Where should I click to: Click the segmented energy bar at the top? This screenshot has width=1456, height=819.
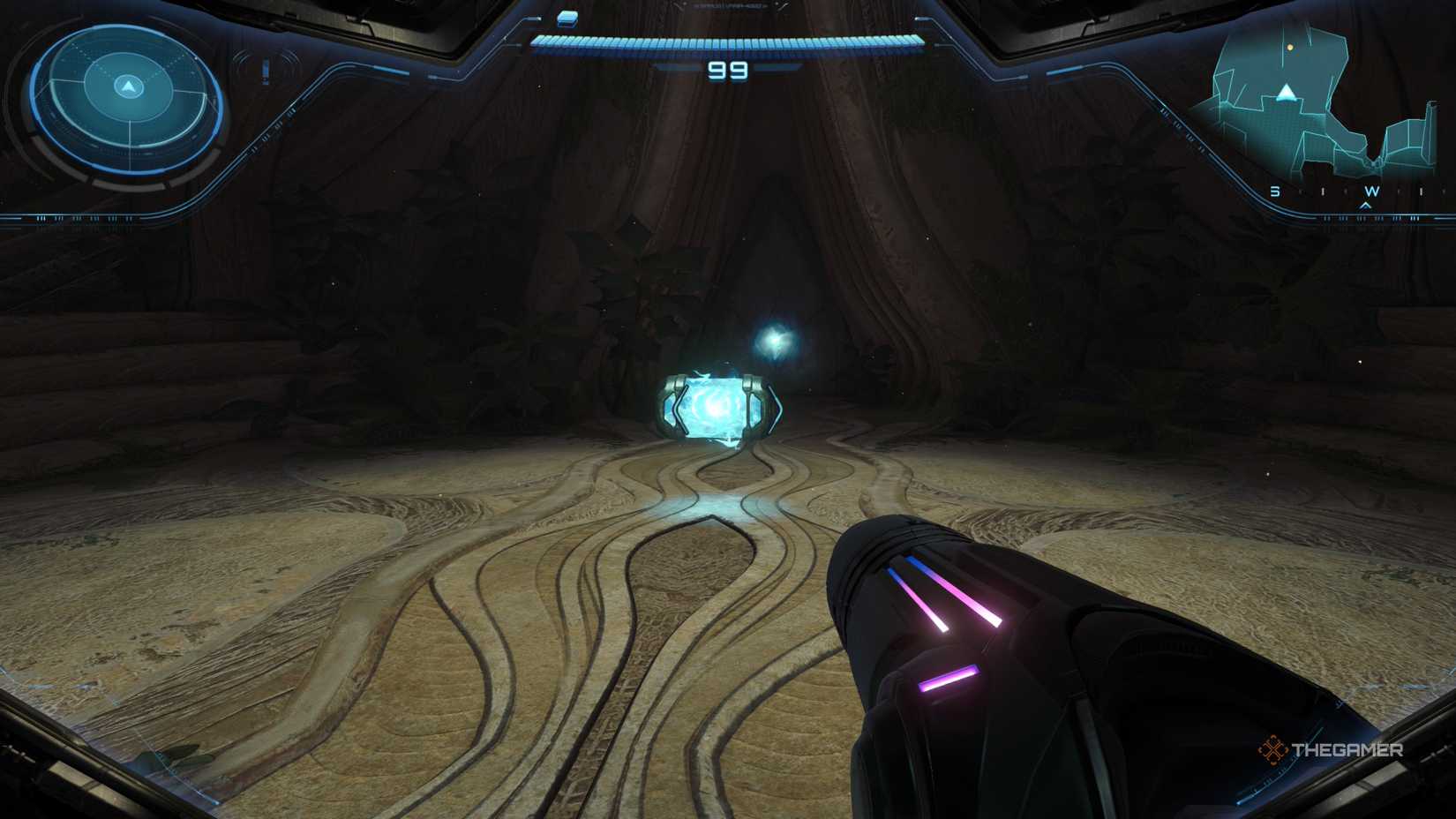[x=724, y=40]
